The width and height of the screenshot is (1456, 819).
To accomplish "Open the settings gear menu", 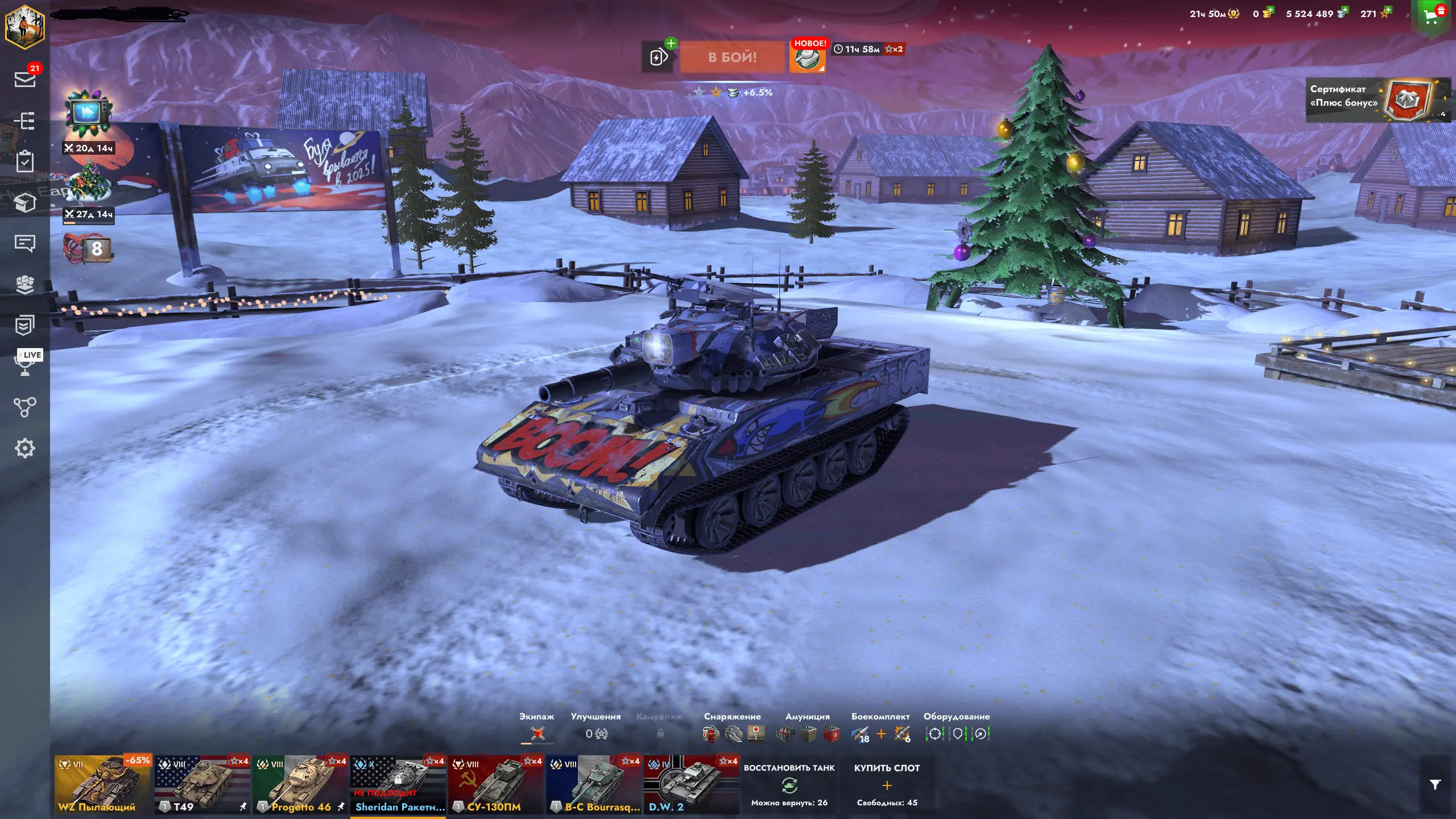I will point(25,448).
